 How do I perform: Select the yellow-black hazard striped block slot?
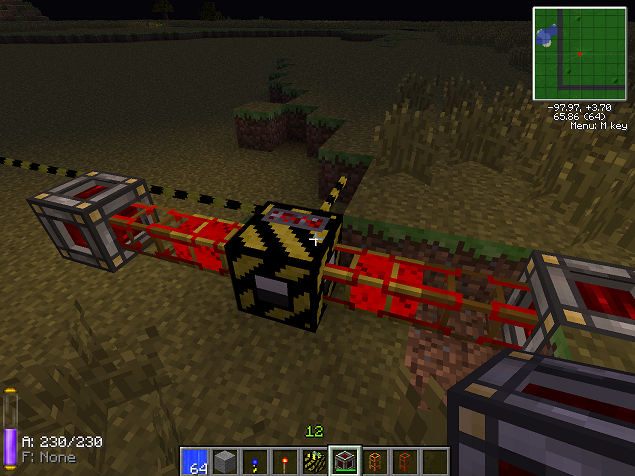click(x=315, y=461)
